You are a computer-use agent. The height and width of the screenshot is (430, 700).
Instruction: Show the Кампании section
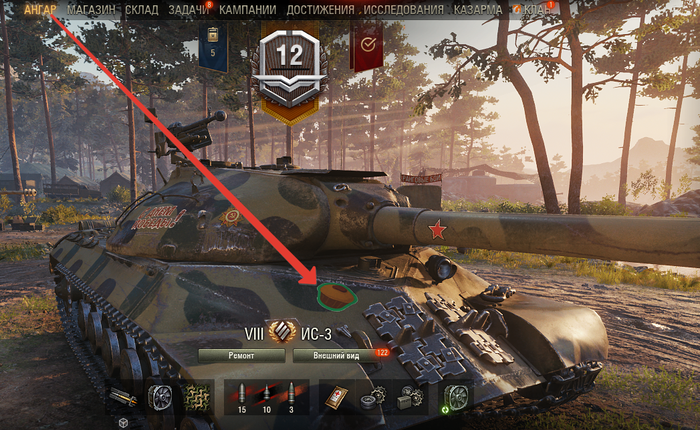point(248,9)
